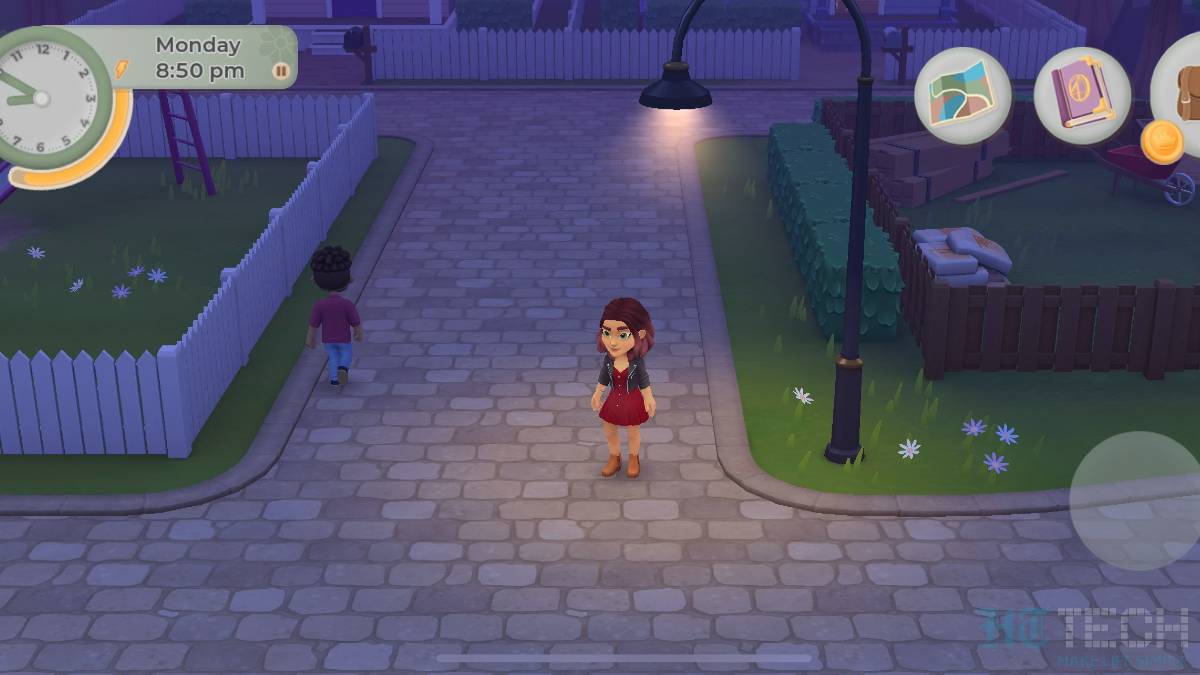Image resolution: width=1200 pixels, height=675 pixels.
Task: Open the purple journal book
Action: coord(1082,95)
